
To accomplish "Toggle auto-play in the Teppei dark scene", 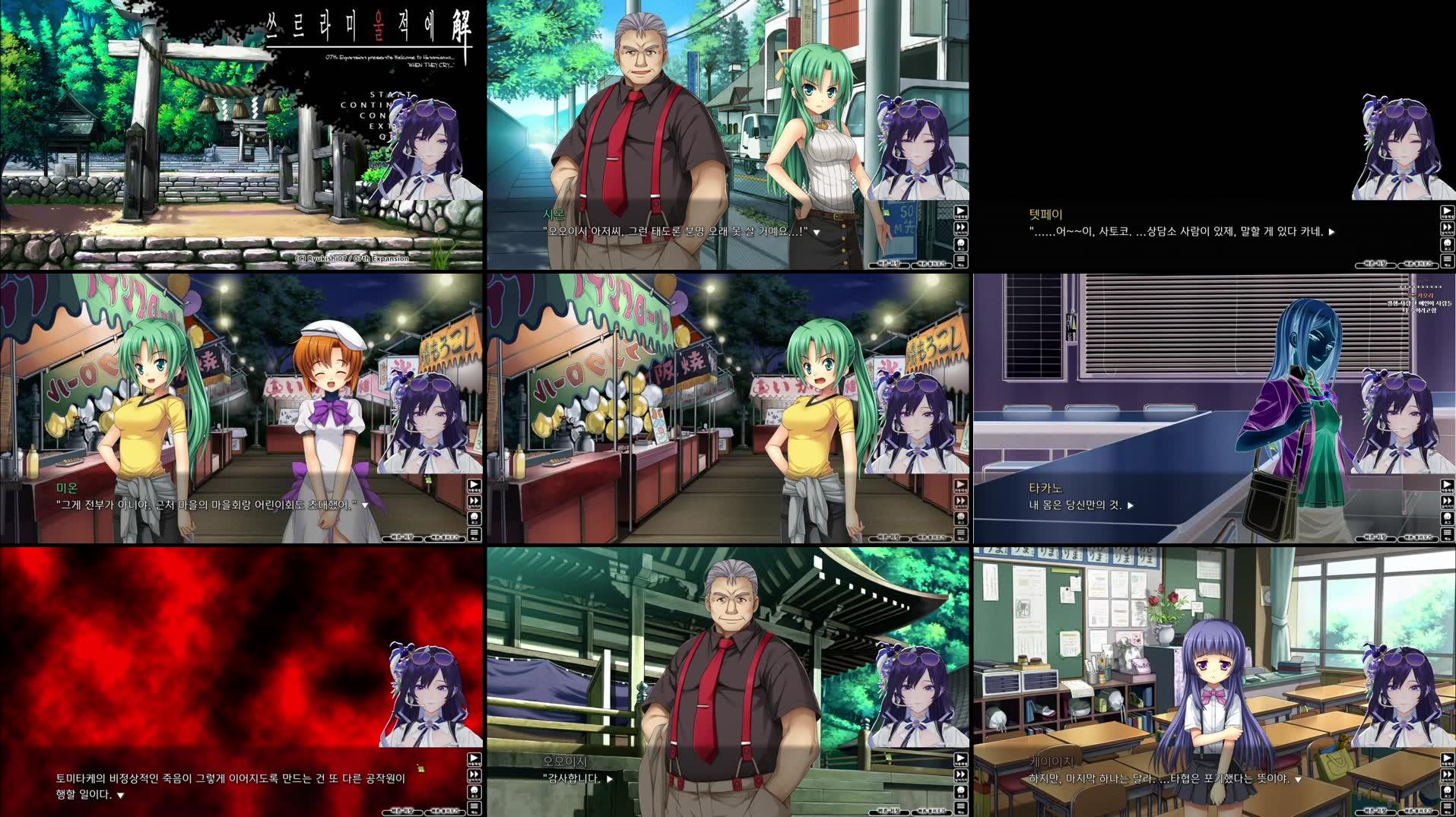I will point(1446,212).
